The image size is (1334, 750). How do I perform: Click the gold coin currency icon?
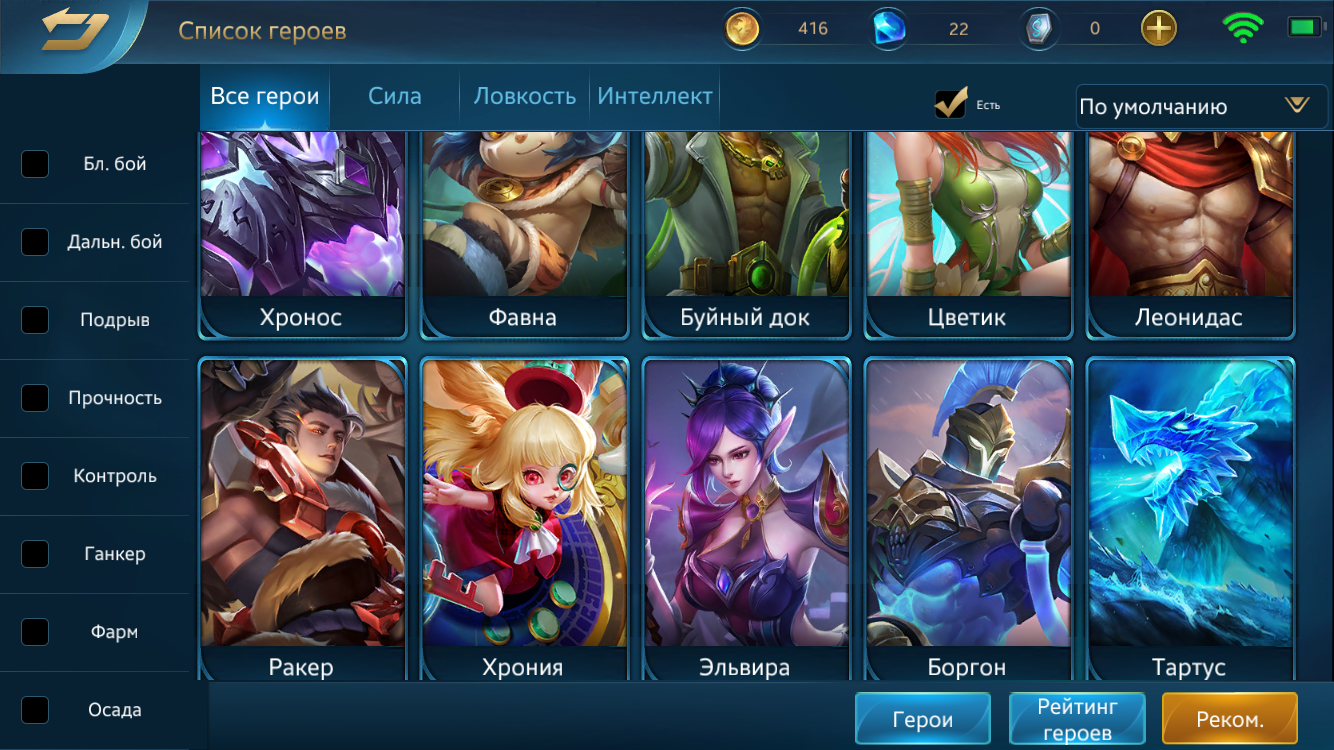741,28
